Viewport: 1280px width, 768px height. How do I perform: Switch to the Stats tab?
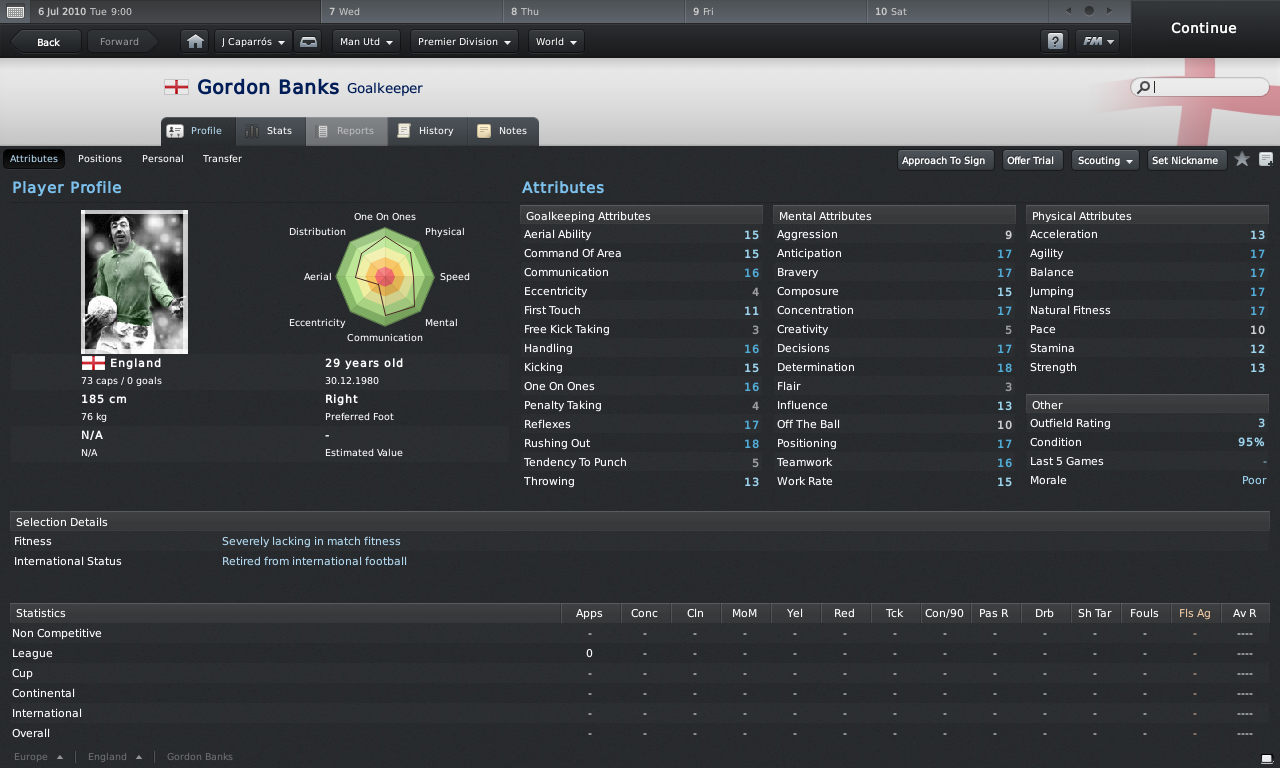tap(270, 131)
